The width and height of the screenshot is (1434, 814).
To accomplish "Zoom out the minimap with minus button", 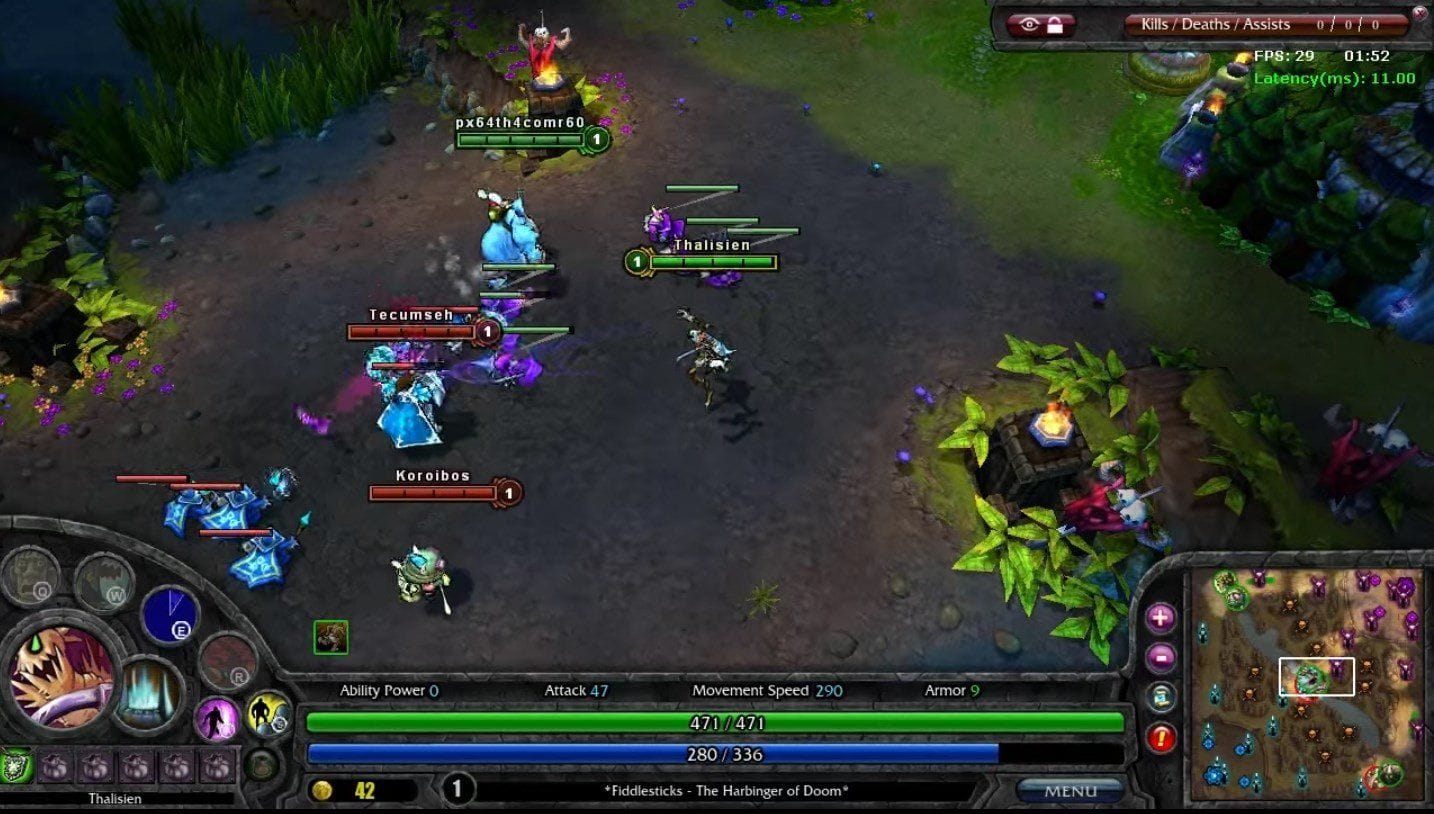I will [x=1160, y=658].
